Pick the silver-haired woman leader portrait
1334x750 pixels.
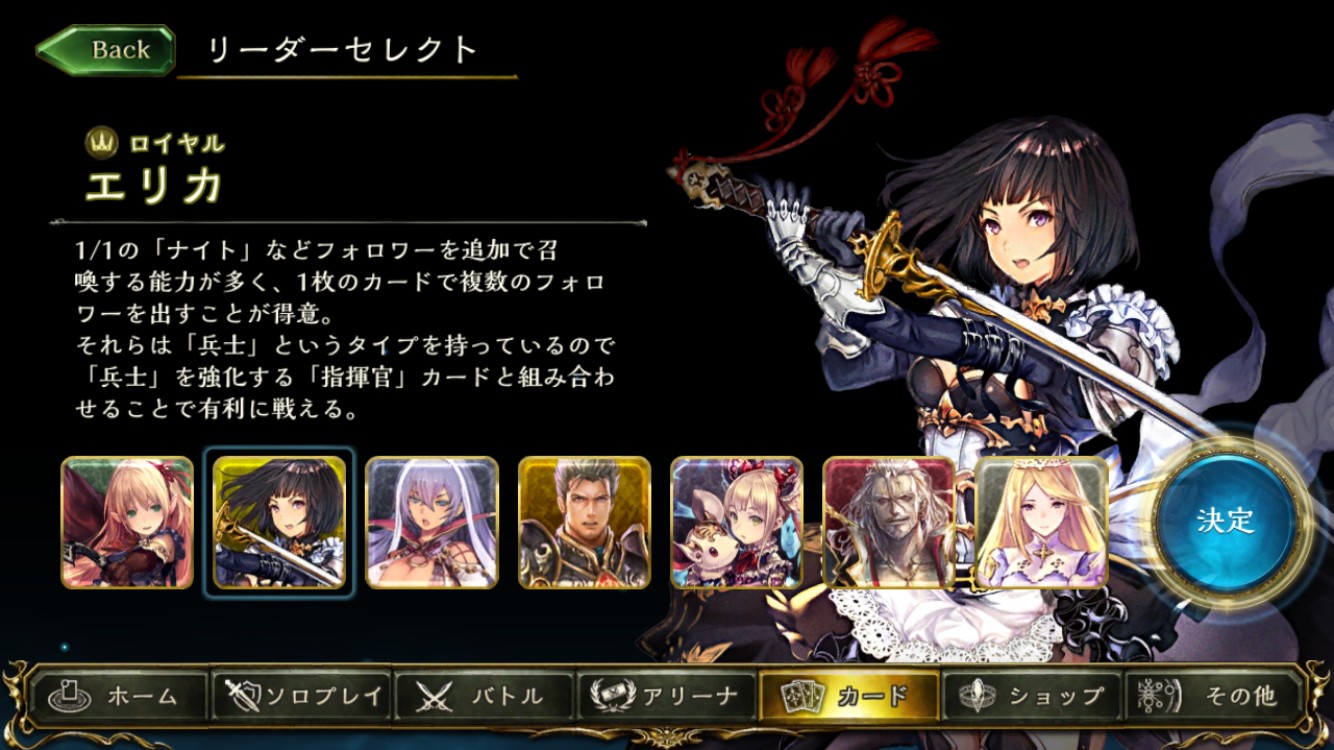tap(432, 522)
